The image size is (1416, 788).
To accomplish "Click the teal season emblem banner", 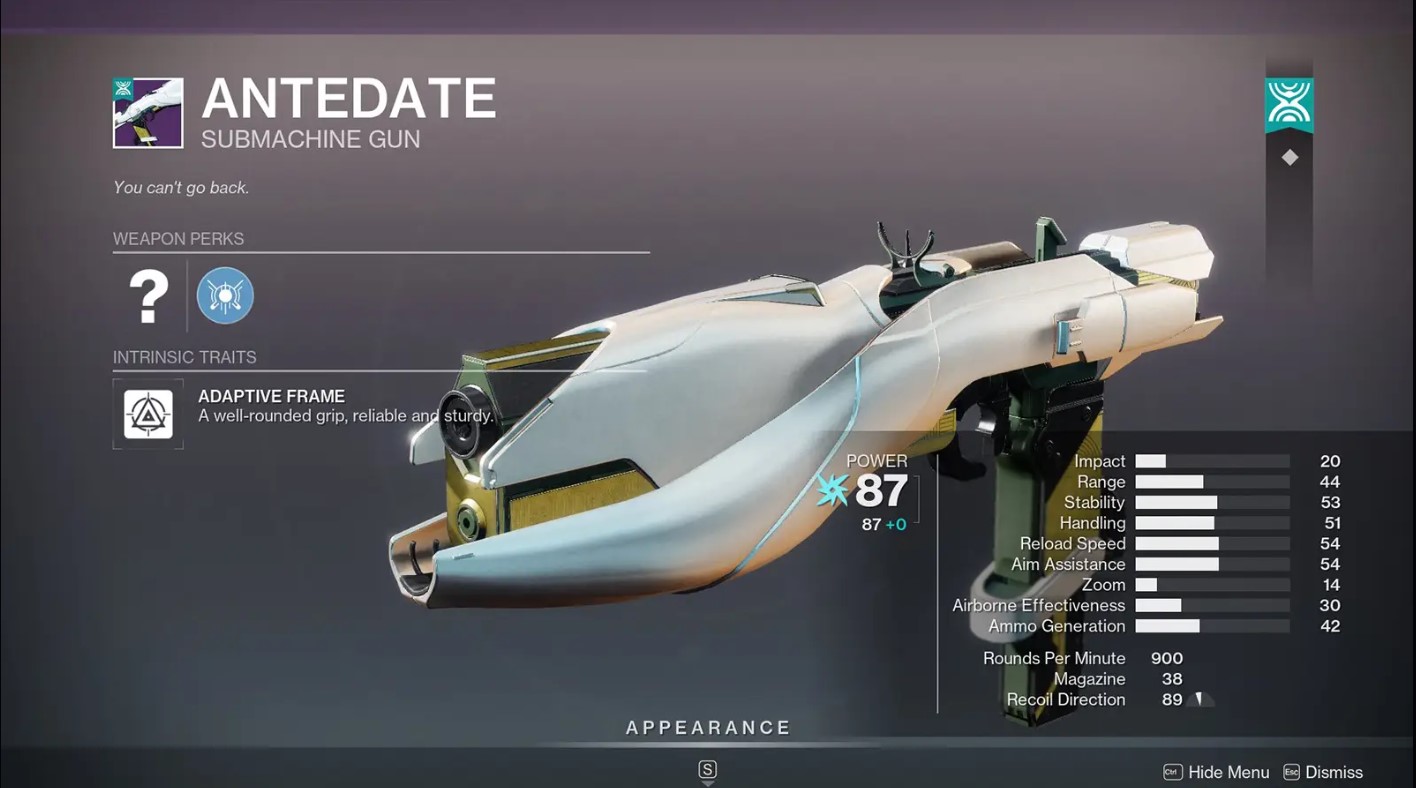I will click(1289, 105).
